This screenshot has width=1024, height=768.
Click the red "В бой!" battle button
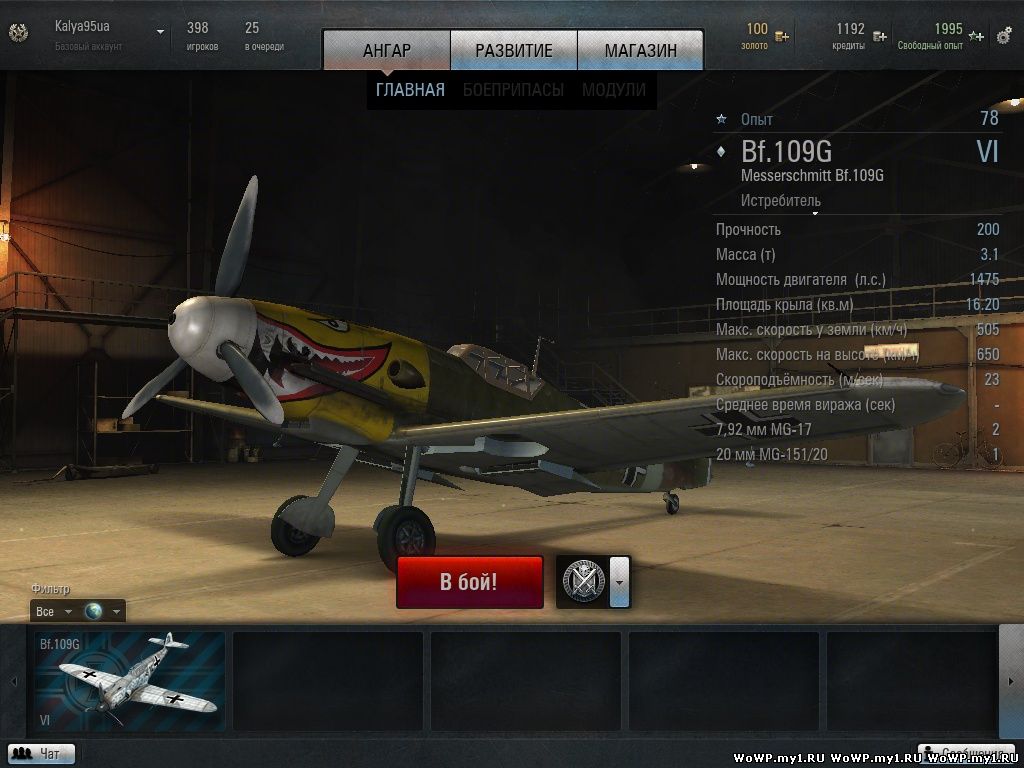(469, 582)
